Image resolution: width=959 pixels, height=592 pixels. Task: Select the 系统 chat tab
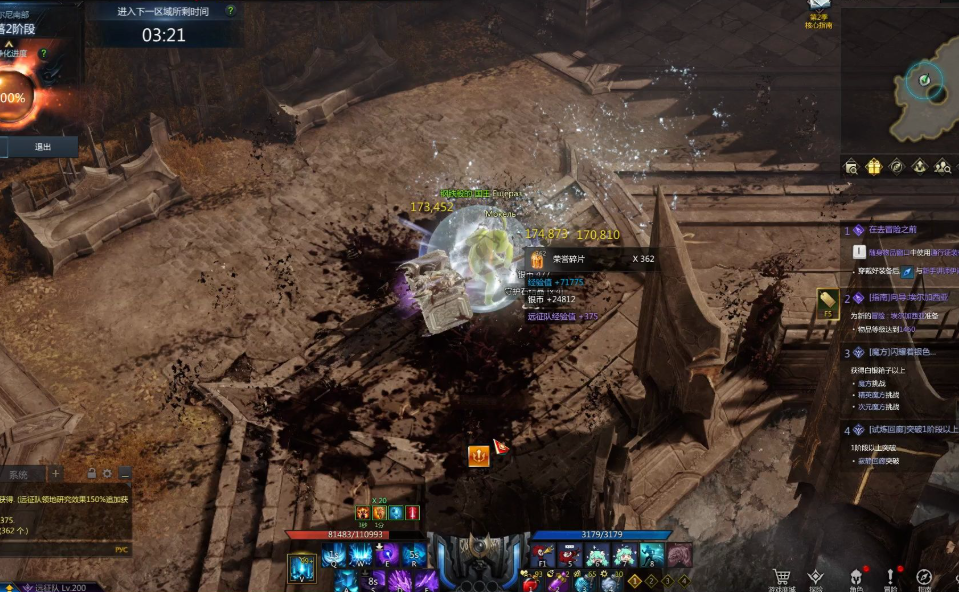[x=18, y=474]
